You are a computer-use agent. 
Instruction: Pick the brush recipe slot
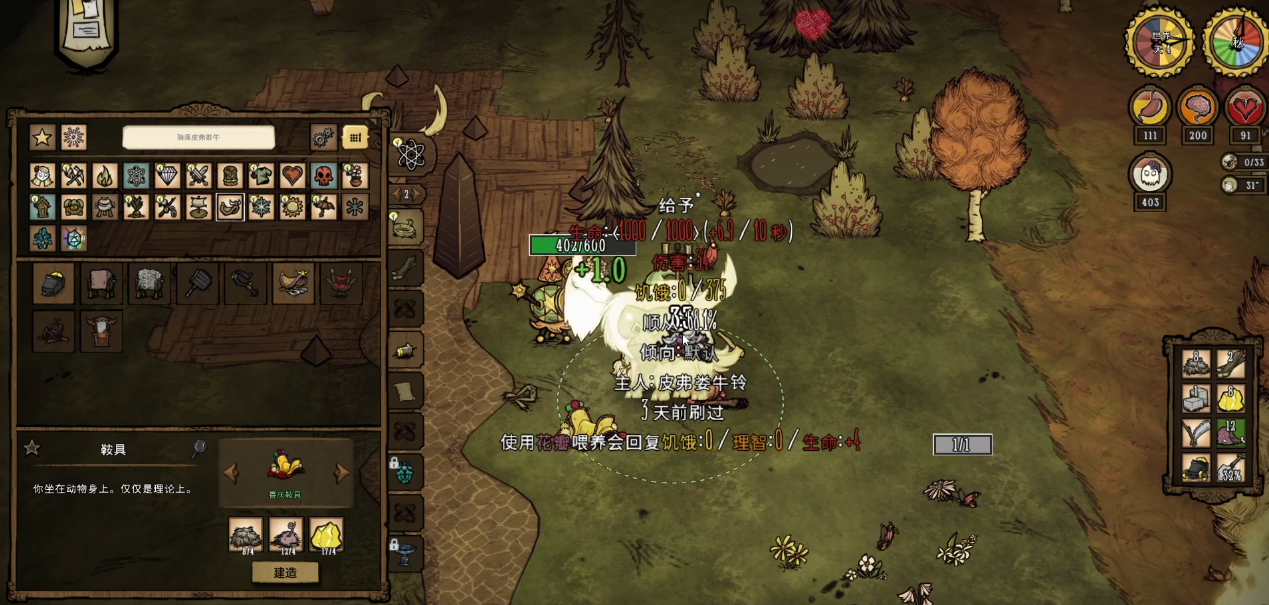[197, 284]
